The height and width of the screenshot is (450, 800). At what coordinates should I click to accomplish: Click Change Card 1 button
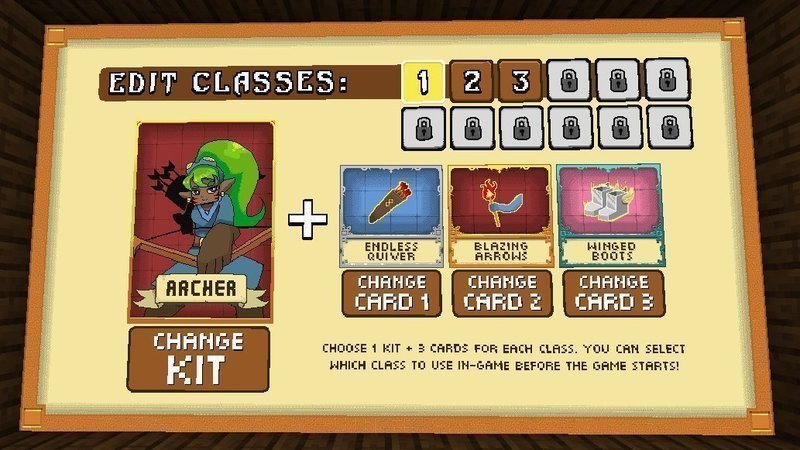pos(391,292)
